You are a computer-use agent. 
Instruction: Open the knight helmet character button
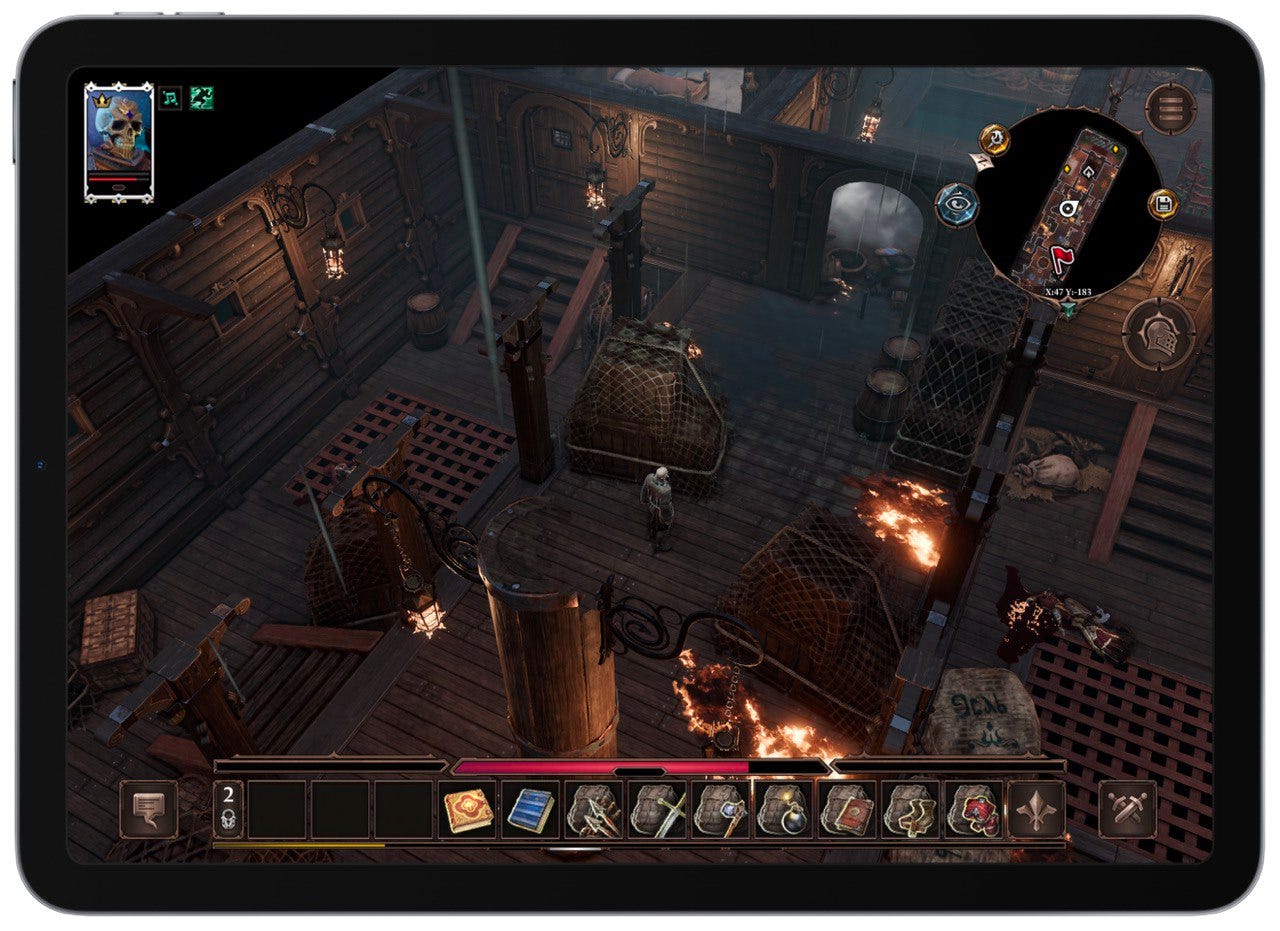click(1160, 334)
